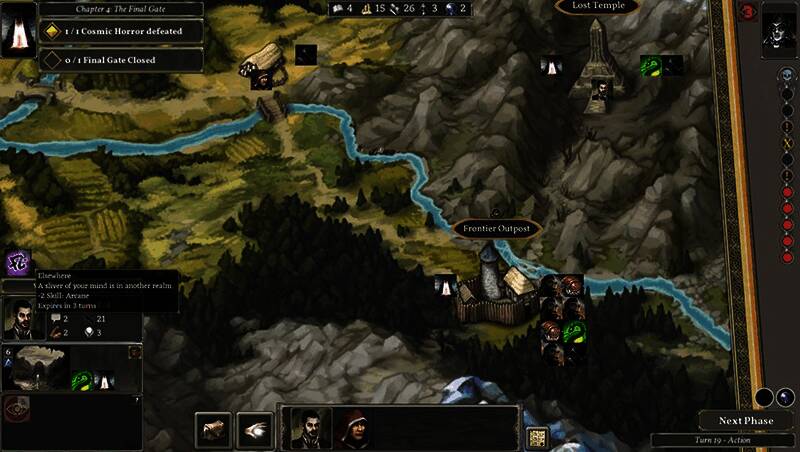Open the ghostly villain portrait panel
Viewport: 800px width, 452px height.
point(779,31)
